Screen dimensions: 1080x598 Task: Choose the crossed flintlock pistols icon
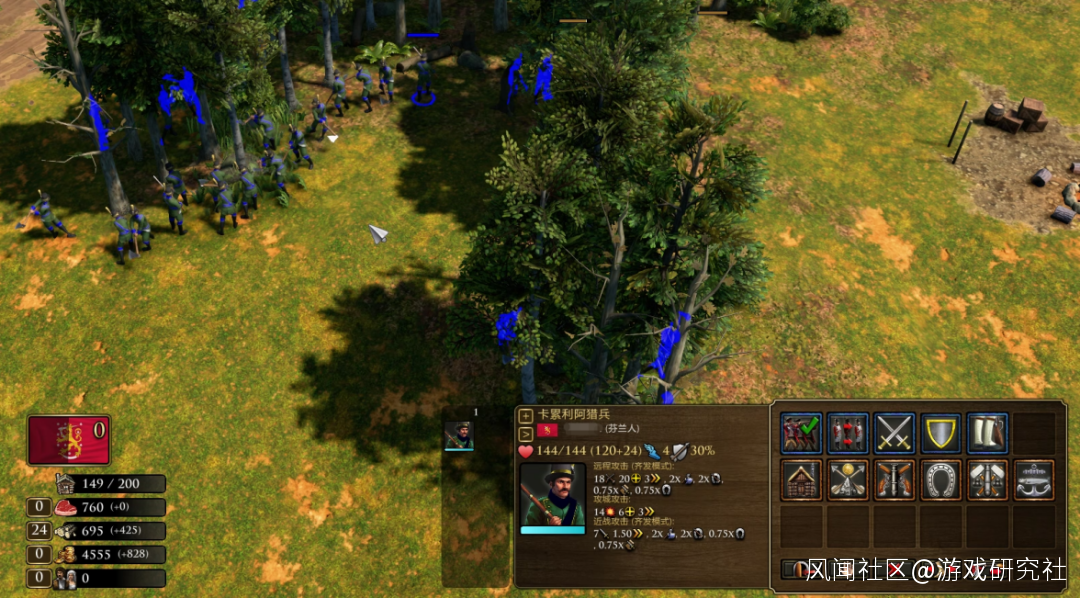[894, 479]
